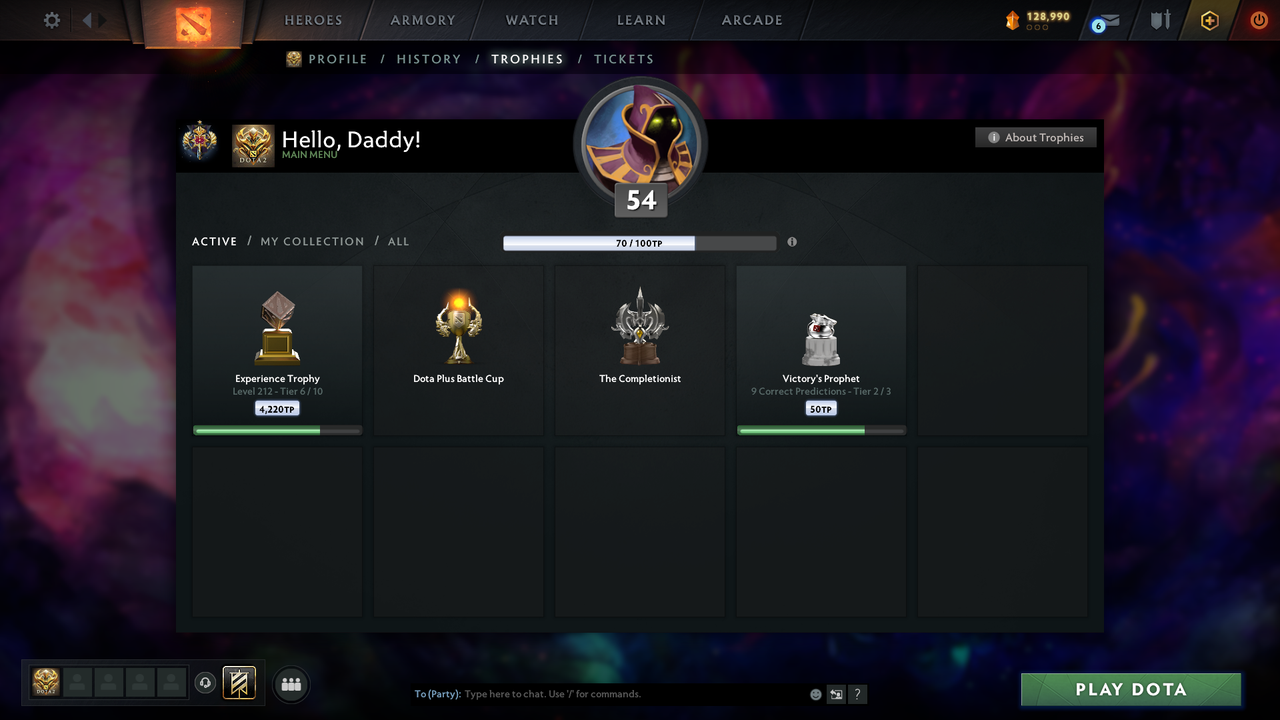Open the ARCADE menu

(x=751, y=20)
